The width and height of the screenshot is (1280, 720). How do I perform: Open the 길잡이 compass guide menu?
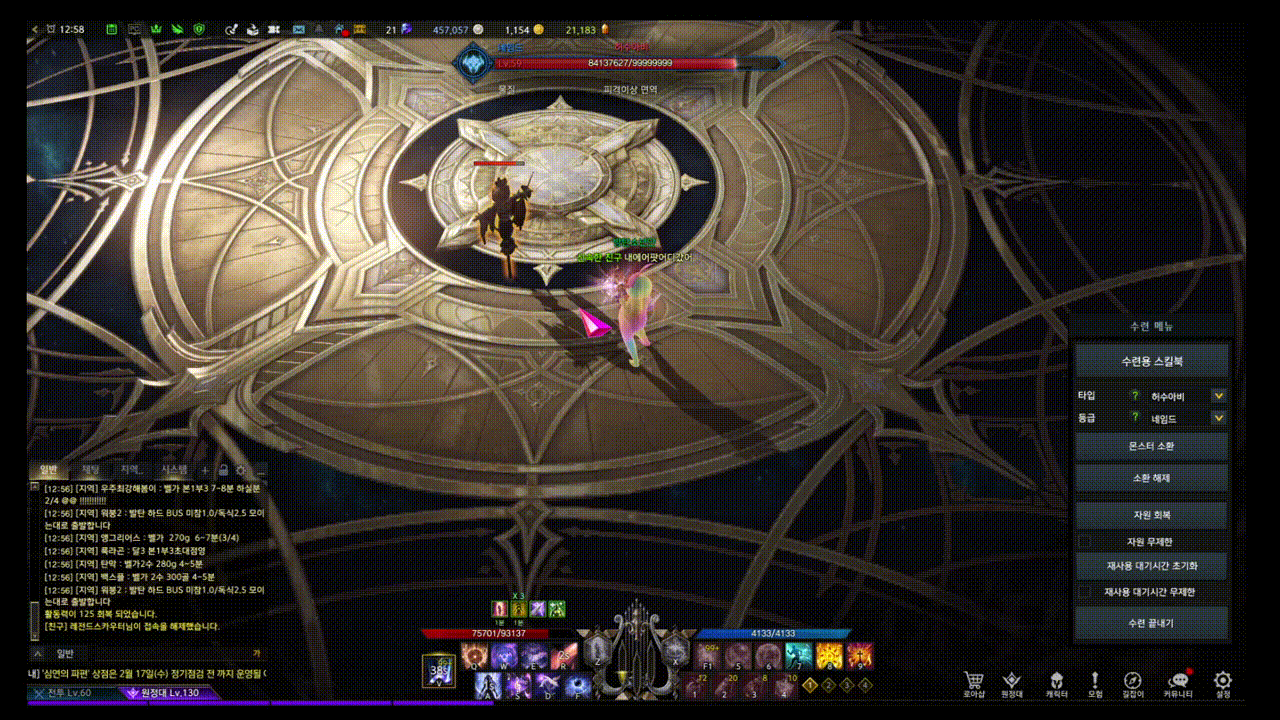pos(1132,682)
